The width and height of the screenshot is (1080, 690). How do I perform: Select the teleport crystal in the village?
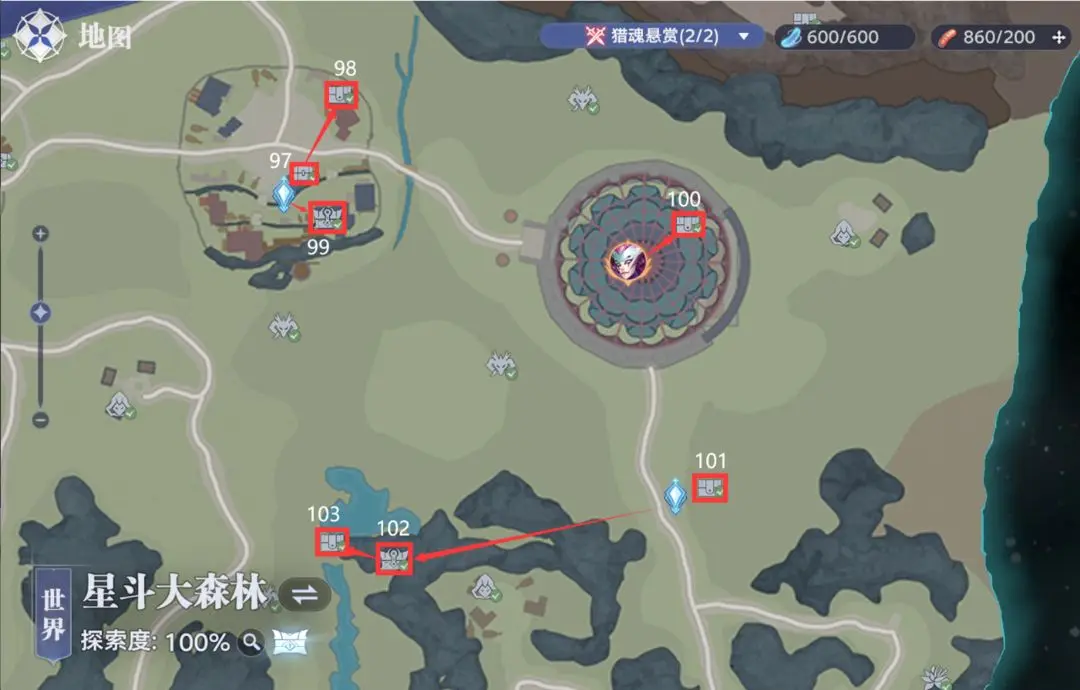[x=285, y=195]
